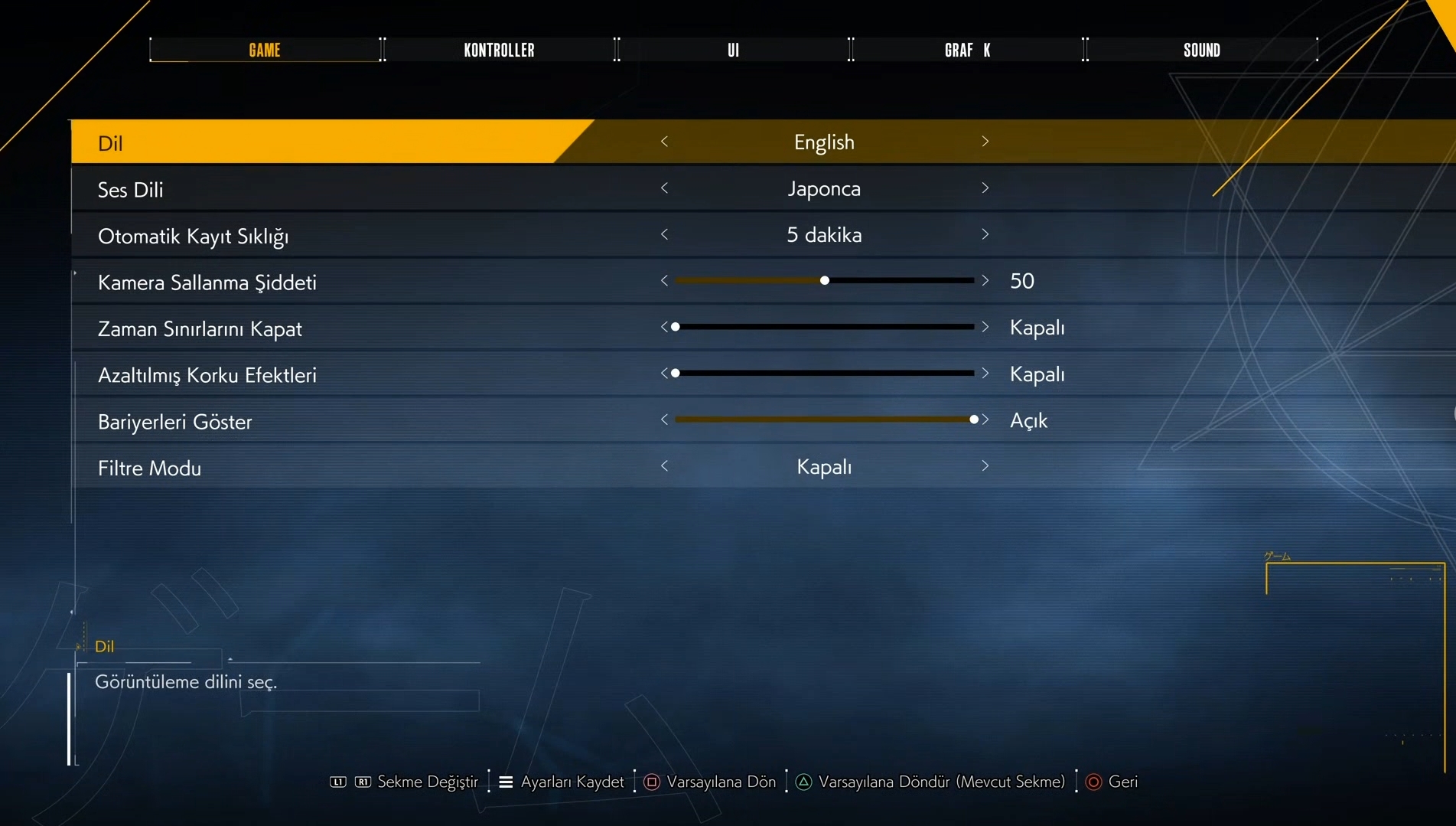Toggle the Azaltılmış Korku Efektleri slider
The width and height of the screenshot is (1456, 826).
tap(676, 374)
